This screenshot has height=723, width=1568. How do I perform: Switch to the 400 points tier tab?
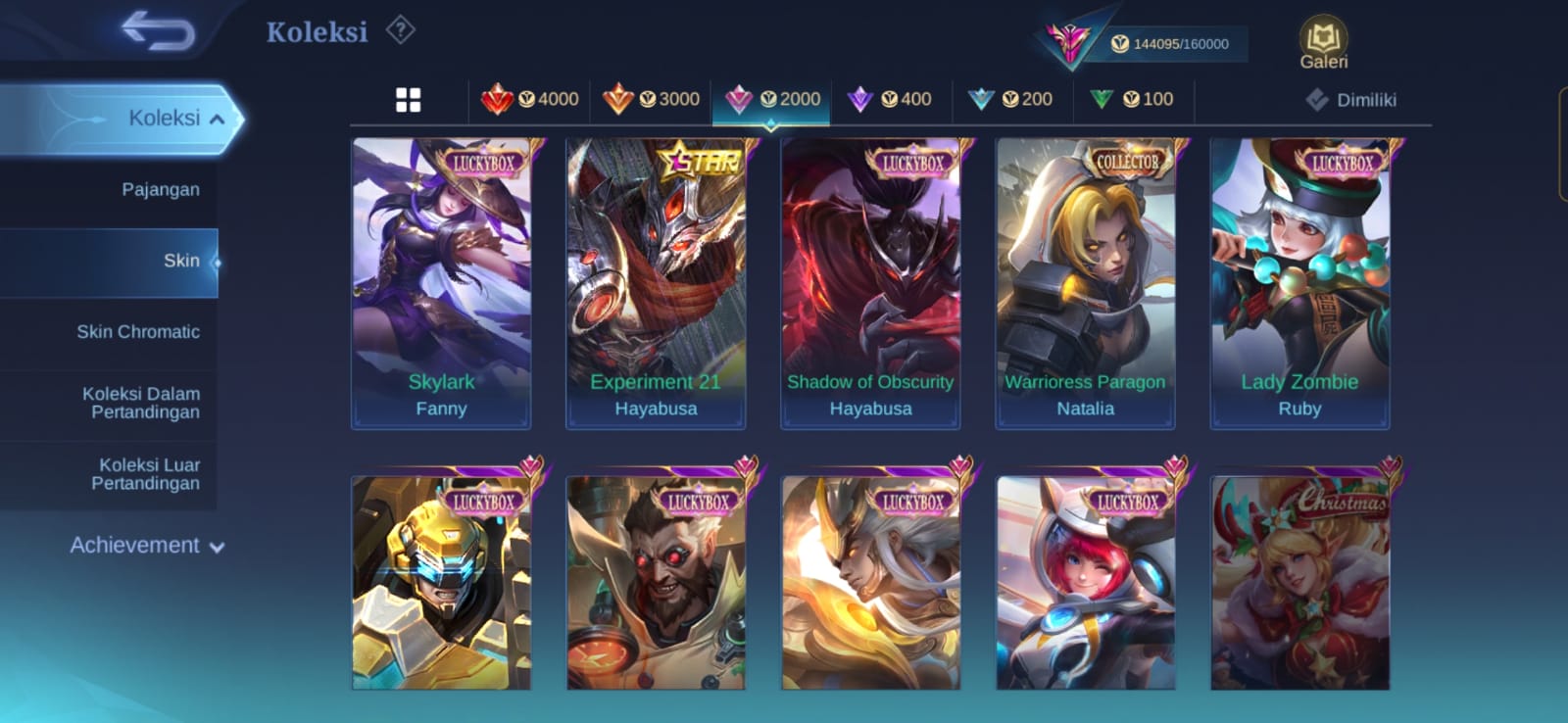tap(890, 99)
